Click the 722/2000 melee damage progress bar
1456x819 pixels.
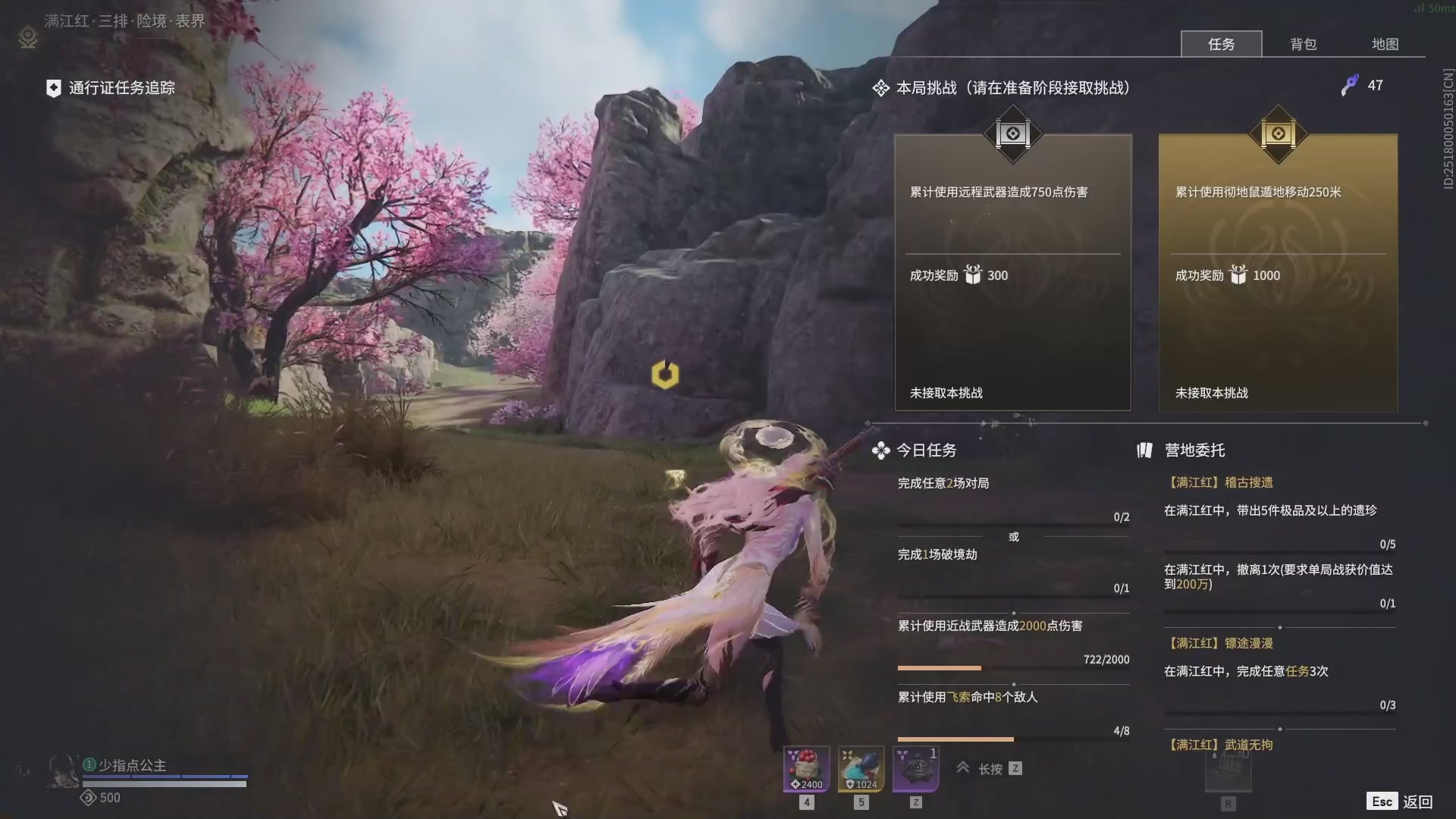point(1012,668)
